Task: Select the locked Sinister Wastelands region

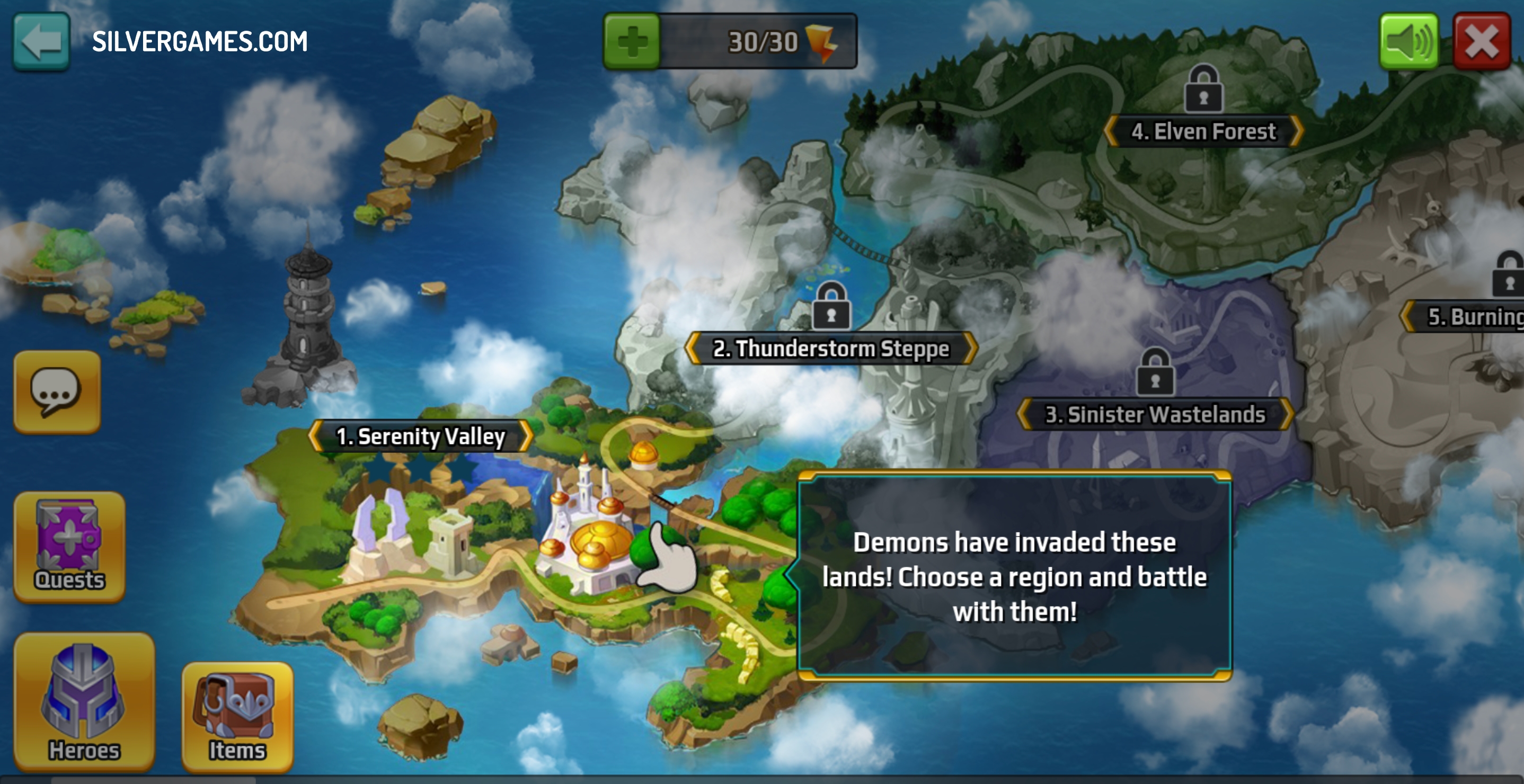Action: 1155,414
